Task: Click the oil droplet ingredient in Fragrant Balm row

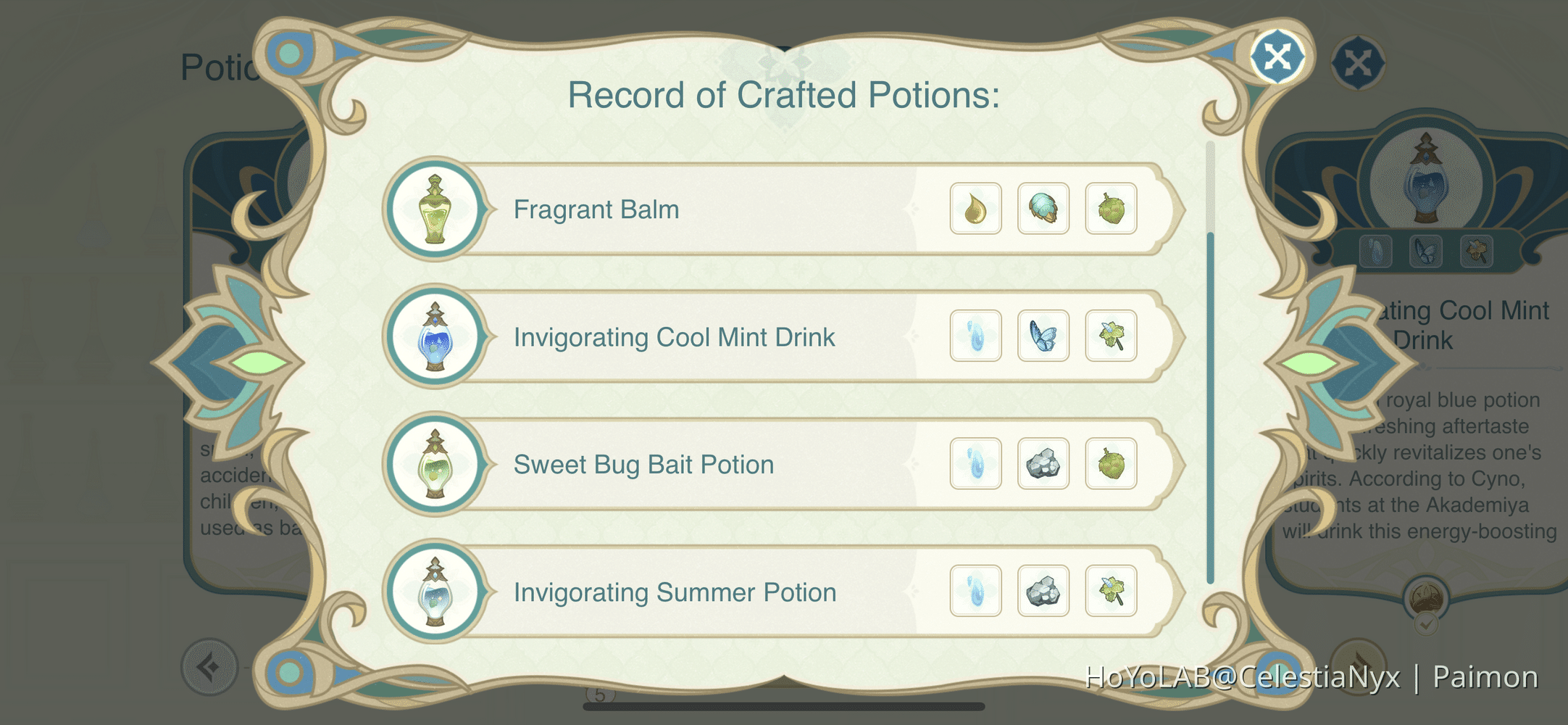Action: click(975, 209)
